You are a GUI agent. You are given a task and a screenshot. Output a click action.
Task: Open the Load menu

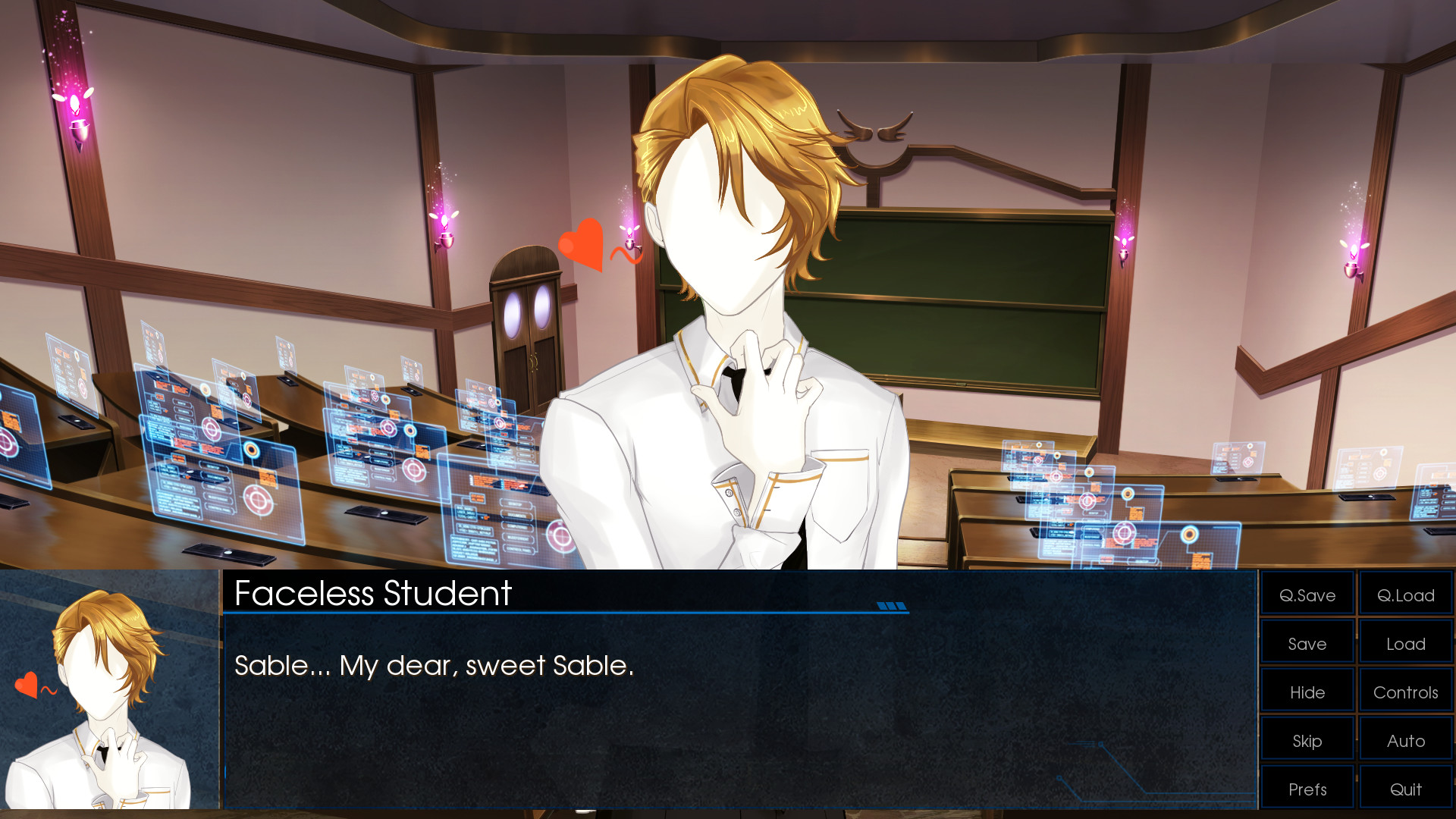click(1405, 644)
